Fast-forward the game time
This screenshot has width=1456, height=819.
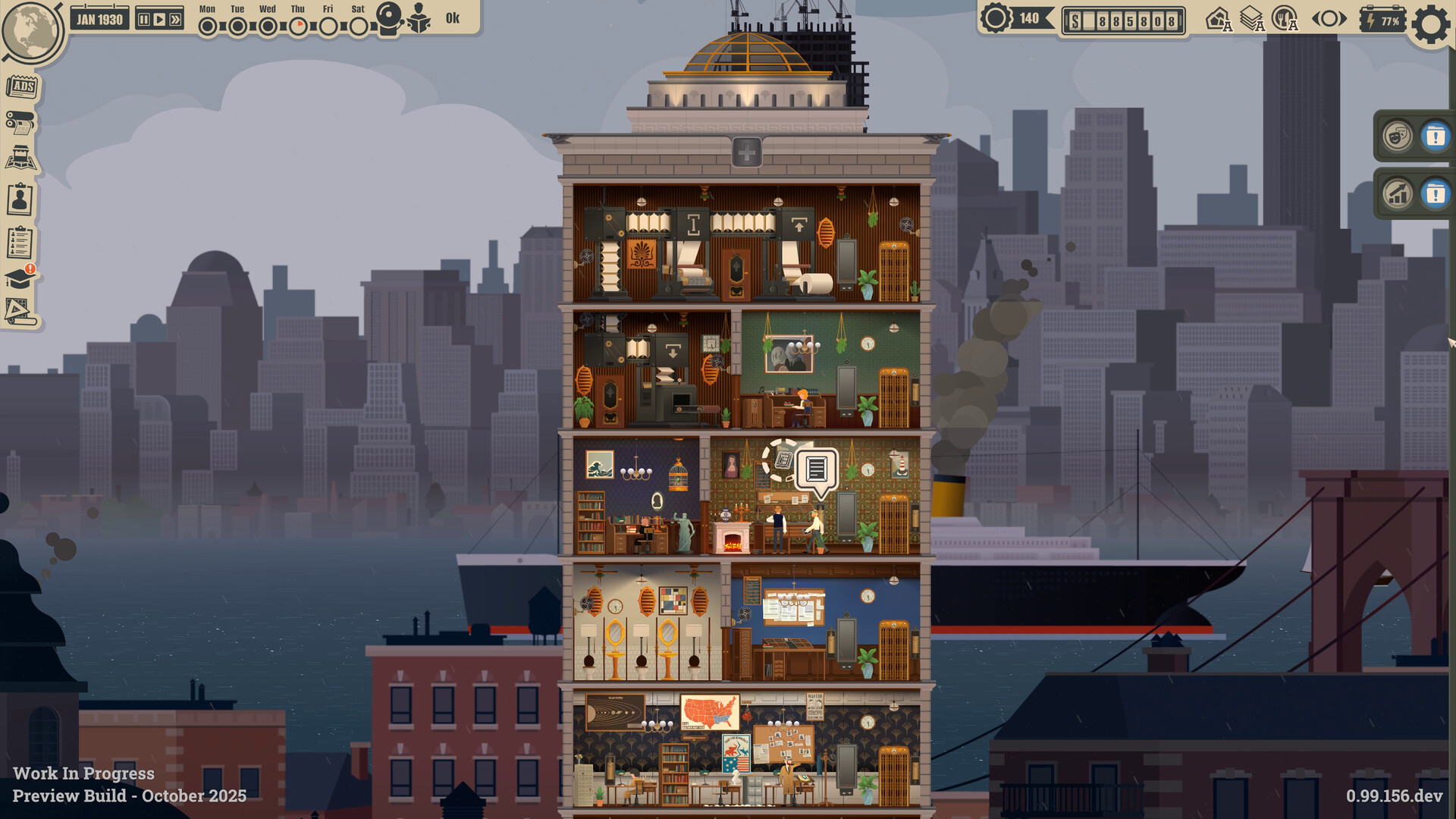click(x=175, y=20)
